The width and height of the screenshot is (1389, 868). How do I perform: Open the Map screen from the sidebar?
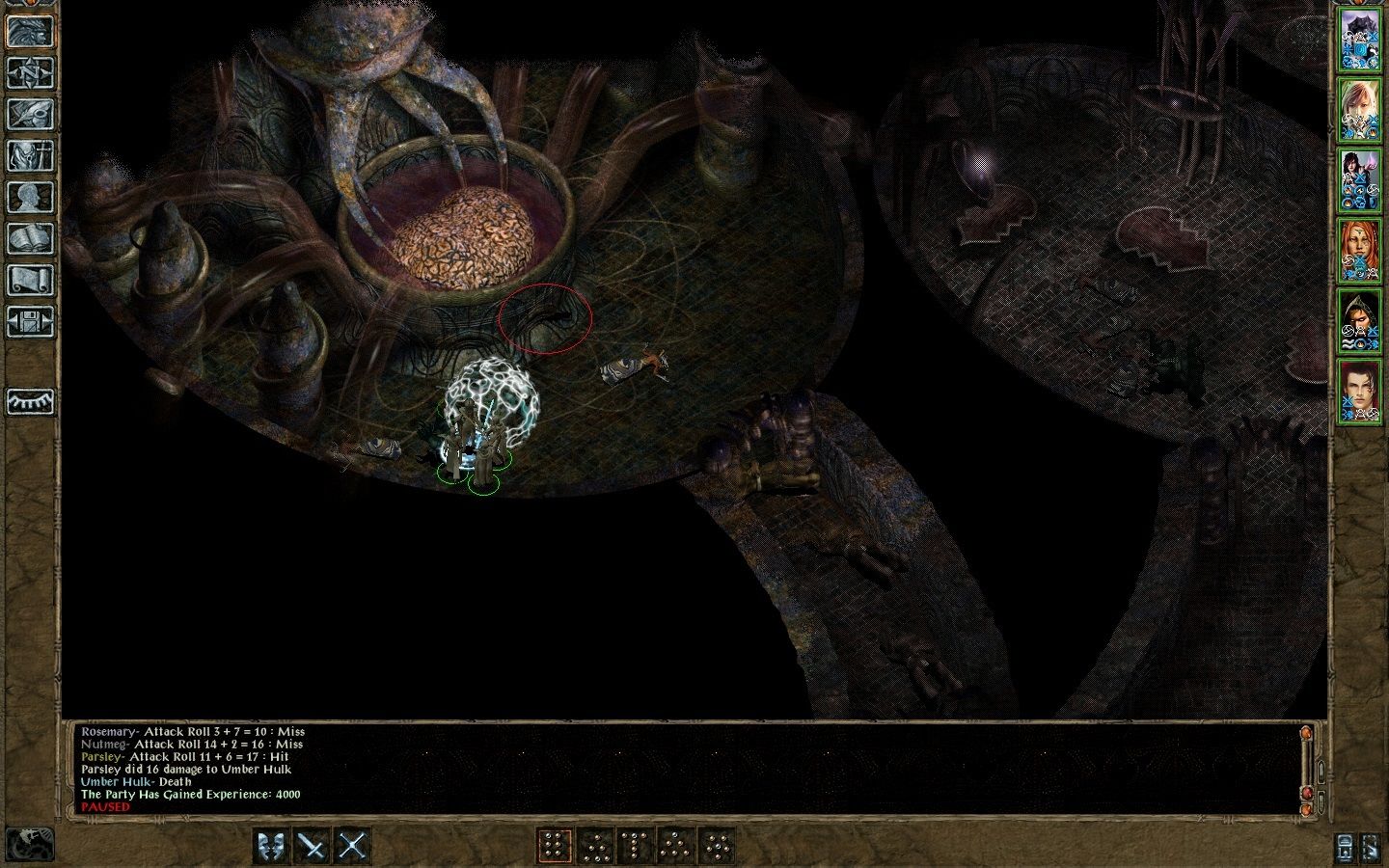(31, 72)
